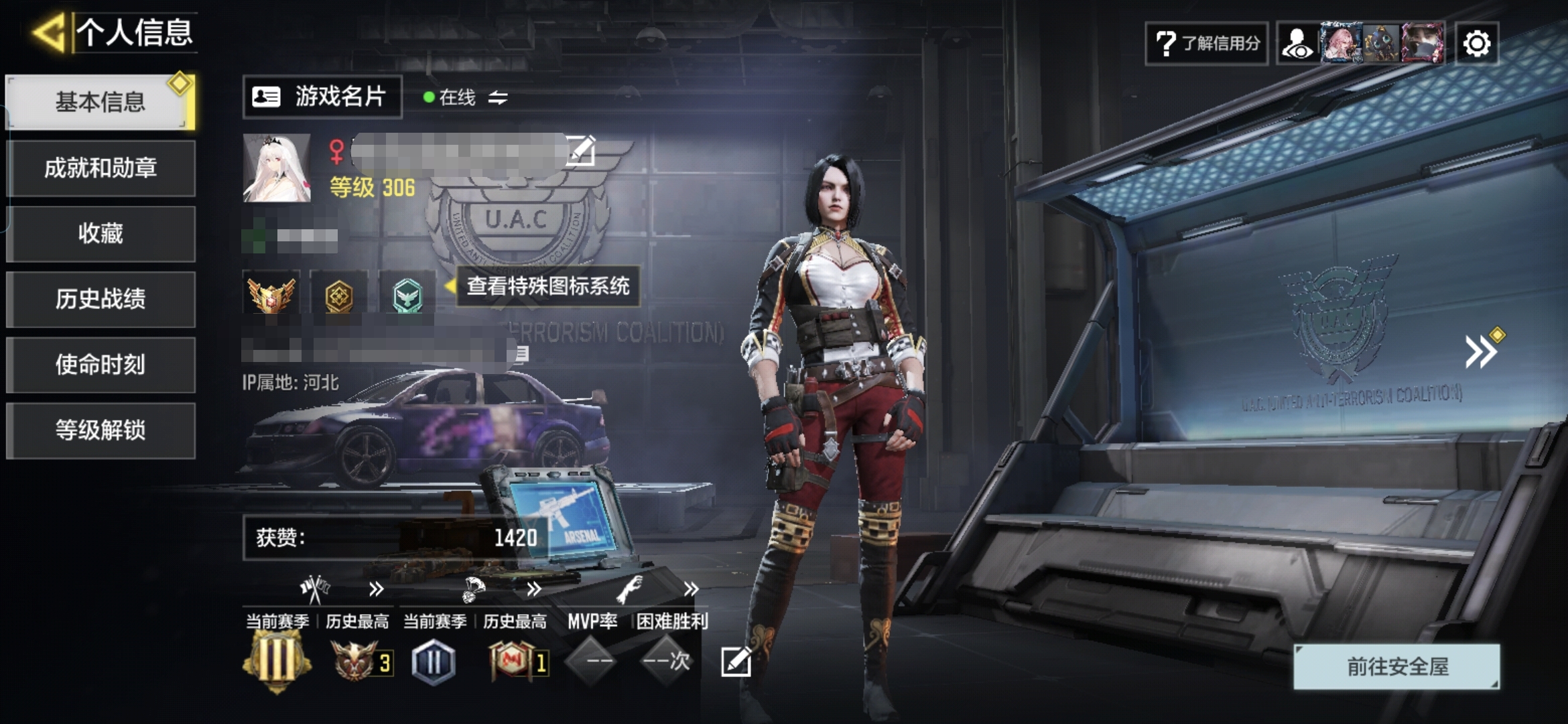The height and width of the screenshot is (724, 1568).
Task: Open settings with the gear icon
Action: click(1476, 44)
